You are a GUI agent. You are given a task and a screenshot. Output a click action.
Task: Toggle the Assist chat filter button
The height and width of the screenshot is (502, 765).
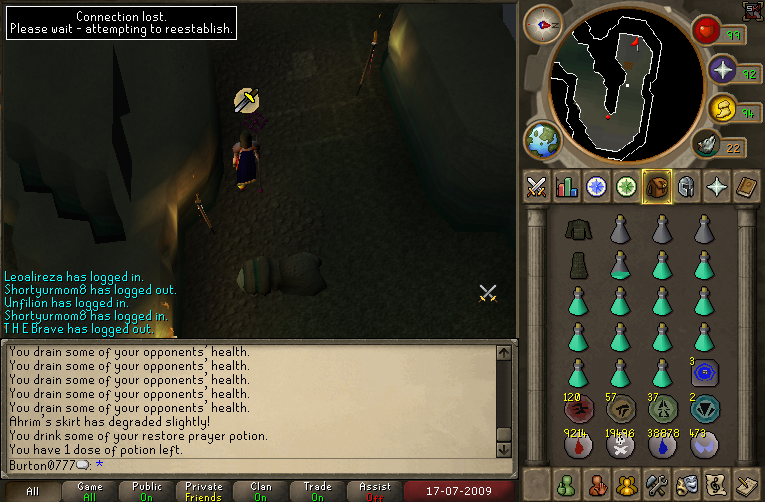point(376,491)
